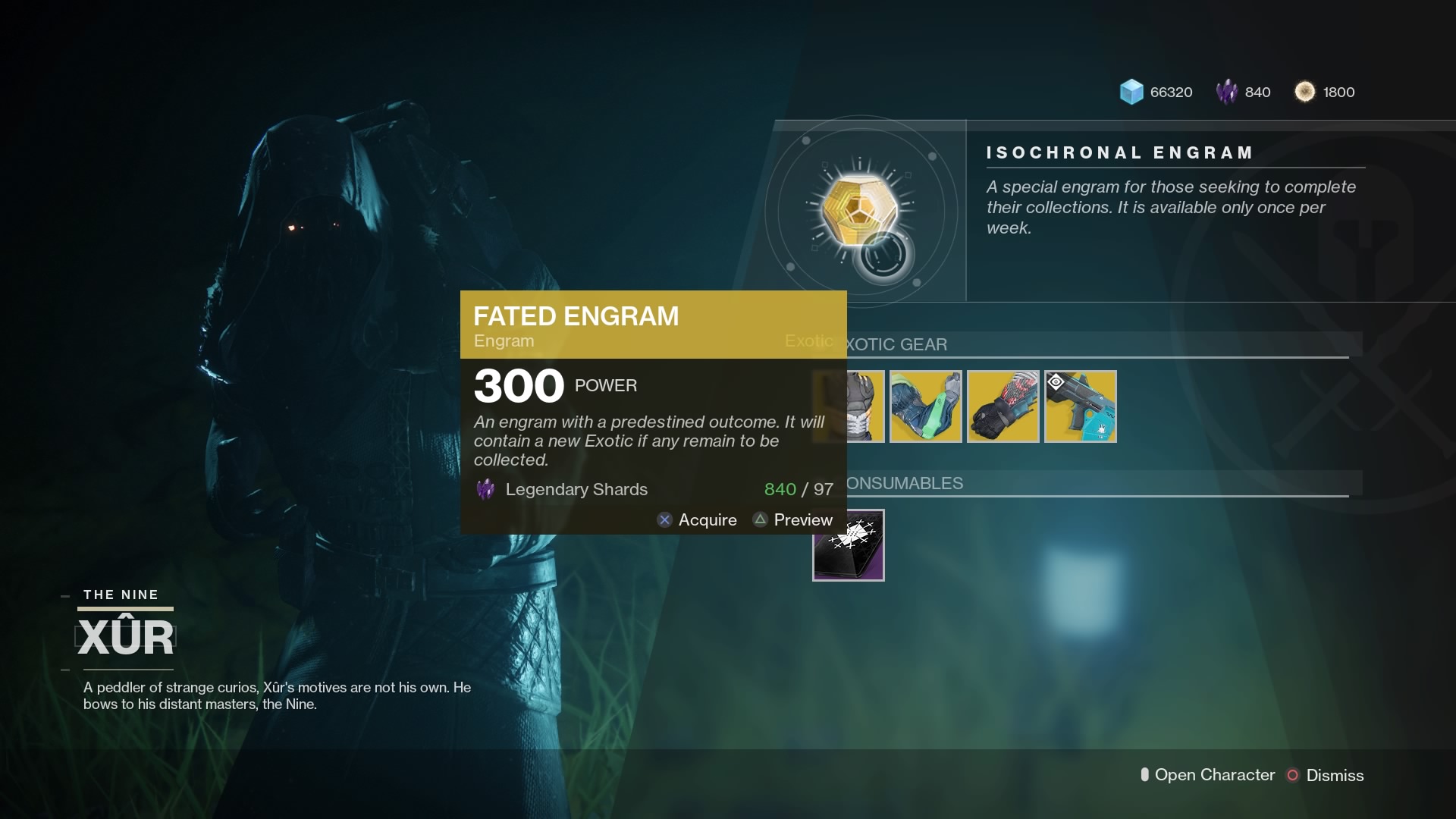Screen dimensions: 1456x819
Task: Click the Bright Dust currency icon
Action: [x=1305, y=92]
